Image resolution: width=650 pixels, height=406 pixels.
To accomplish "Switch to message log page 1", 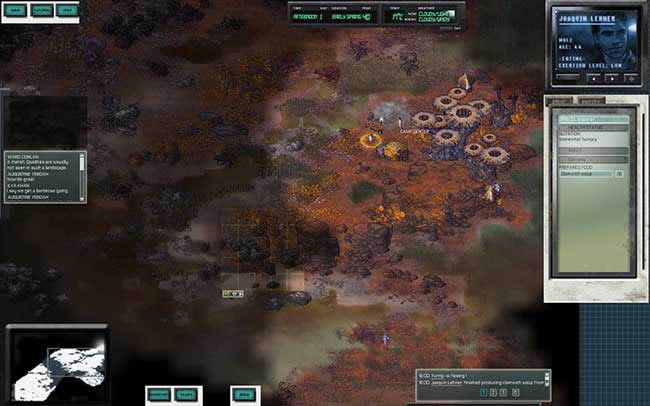I will 483,393.
